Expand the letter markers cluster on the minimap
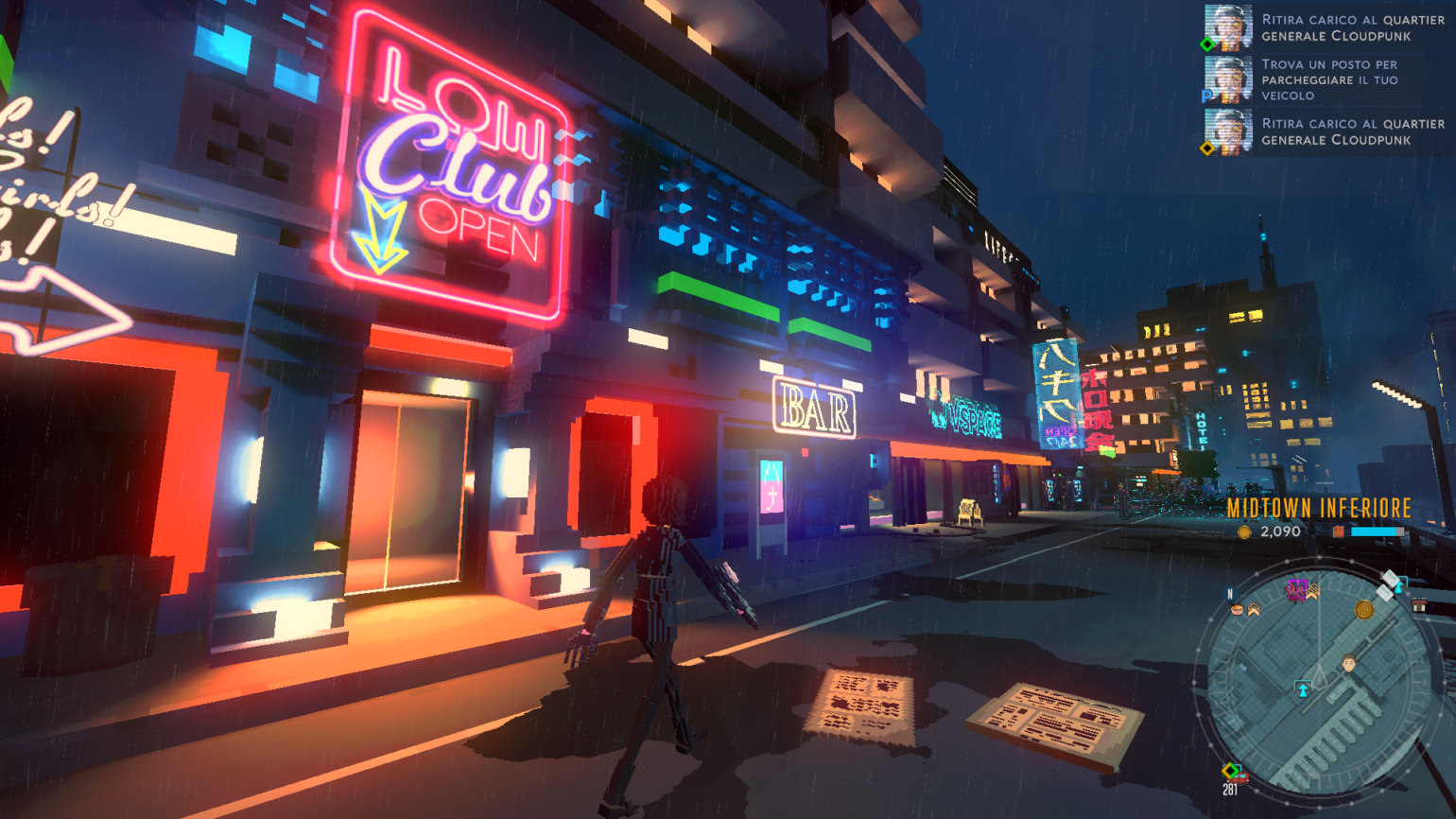 [x=1386, y=585]
